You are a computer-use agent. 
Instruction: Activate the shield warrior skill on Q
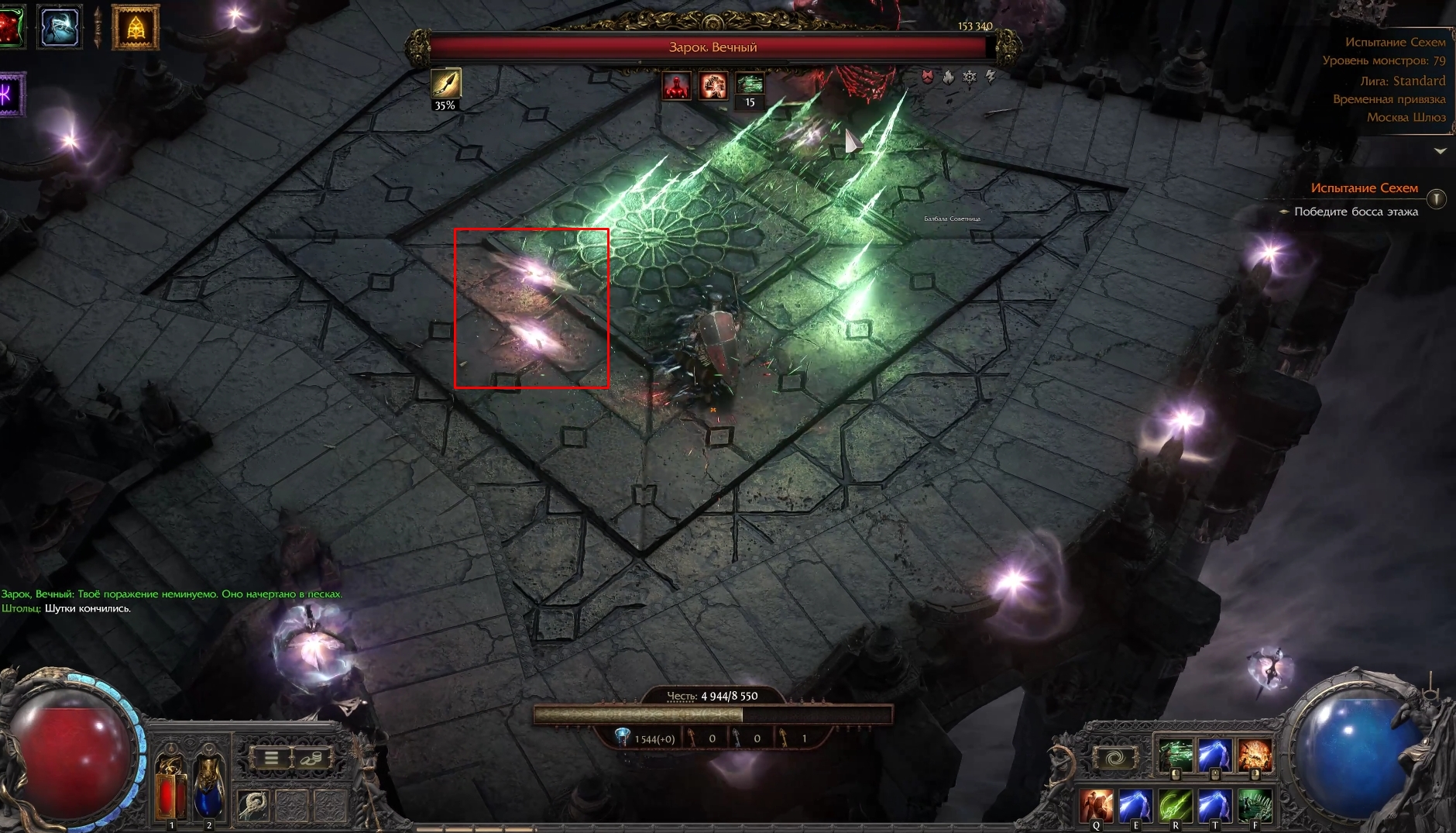(x=1096, y=806)
